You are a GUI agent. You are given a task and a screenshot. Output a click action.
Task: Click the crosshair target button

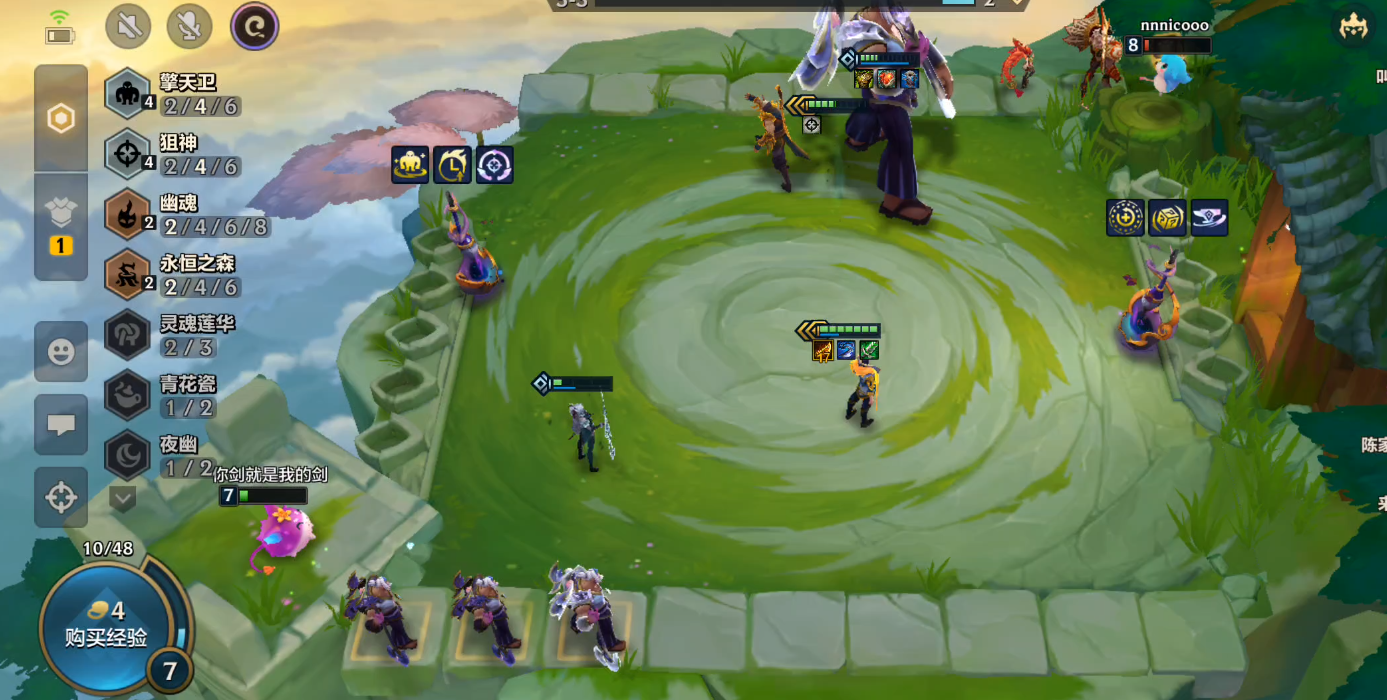(61, 497)
